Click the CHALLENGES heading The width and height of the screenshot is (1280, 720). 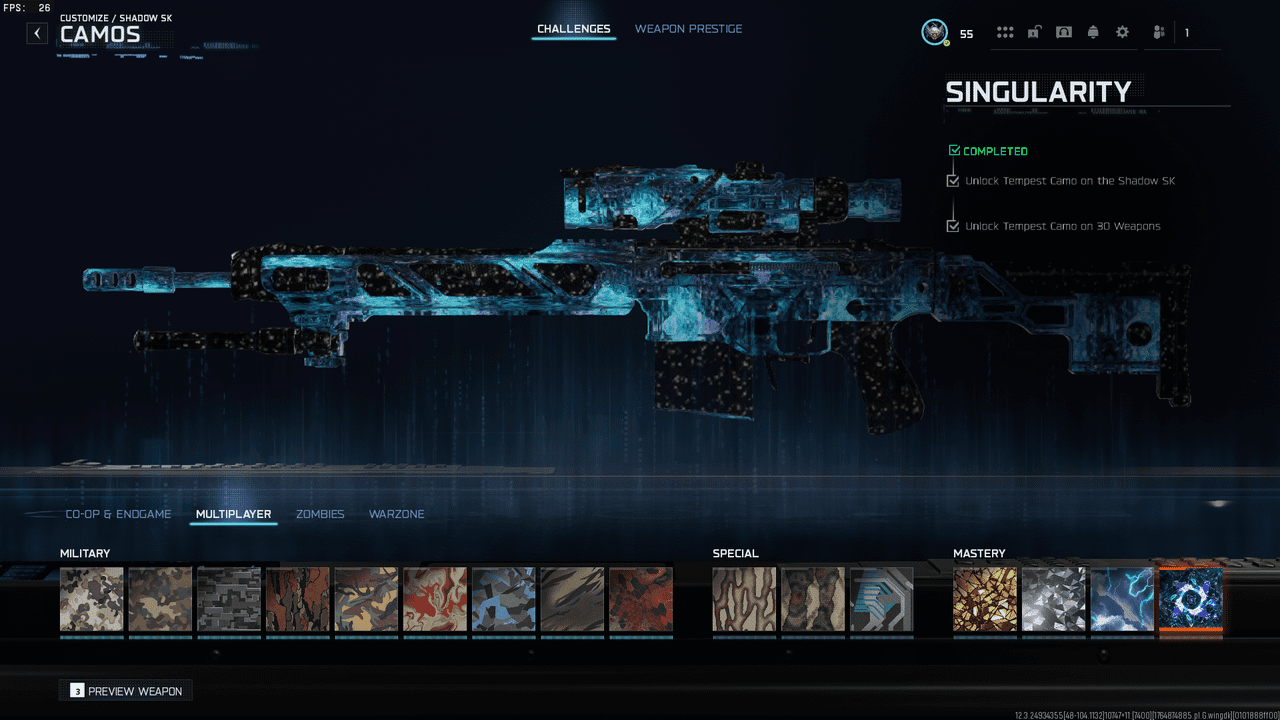coord(573,29)
